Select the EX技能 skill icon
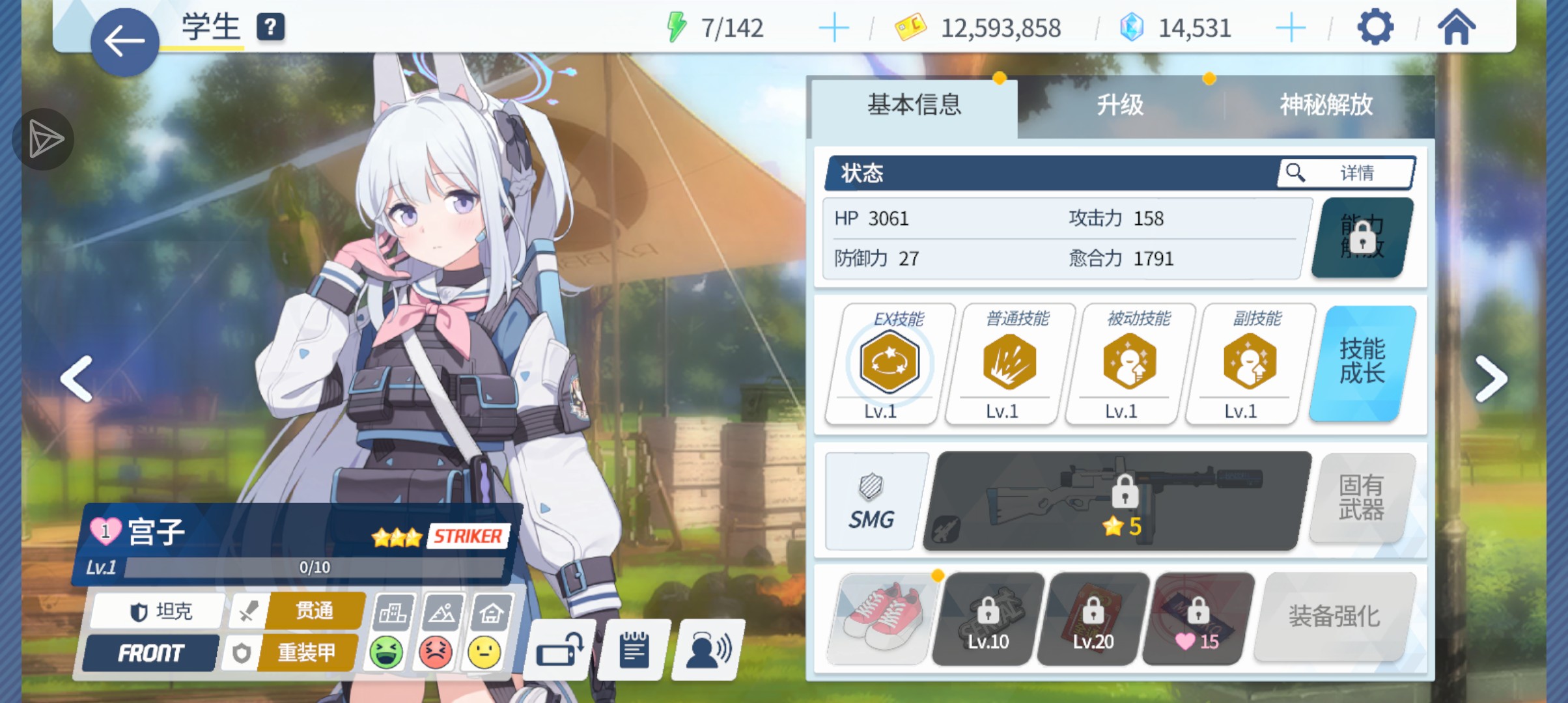Screen dimensions: 1568x703 (x=889, y=363)
